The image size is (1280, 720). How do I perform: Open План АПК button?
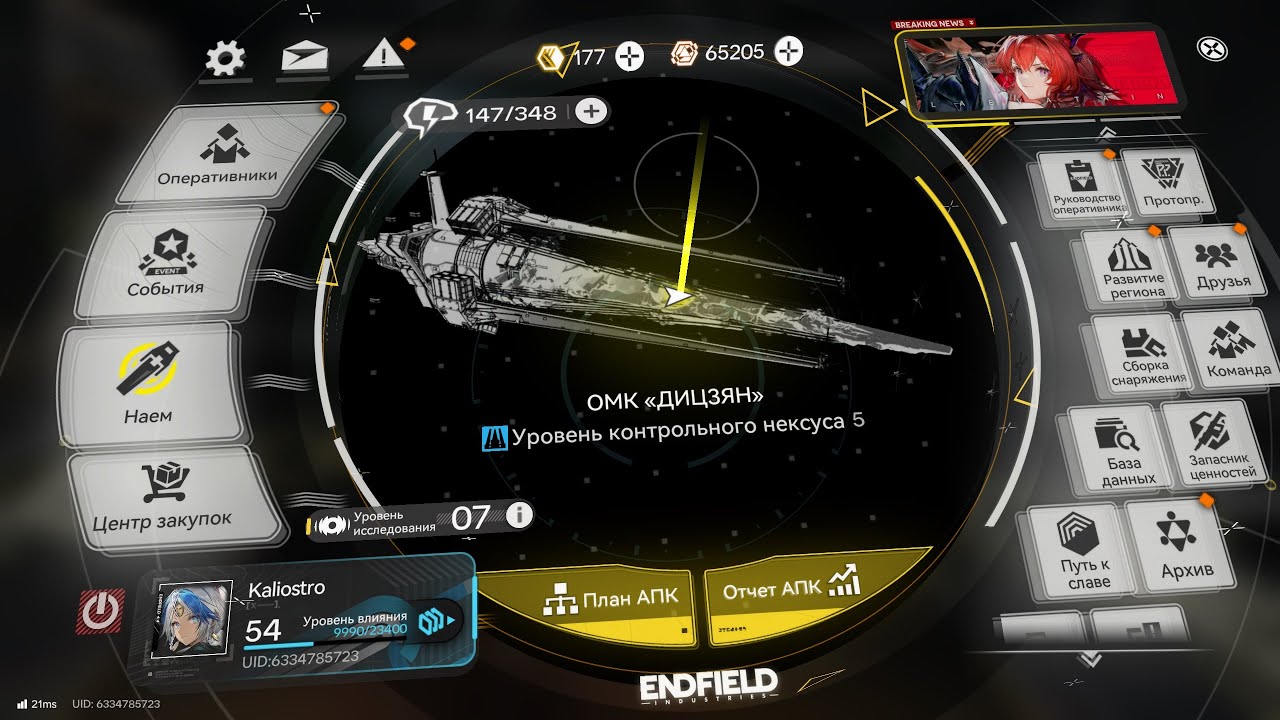pyautogui.click(x=612, y=597)
